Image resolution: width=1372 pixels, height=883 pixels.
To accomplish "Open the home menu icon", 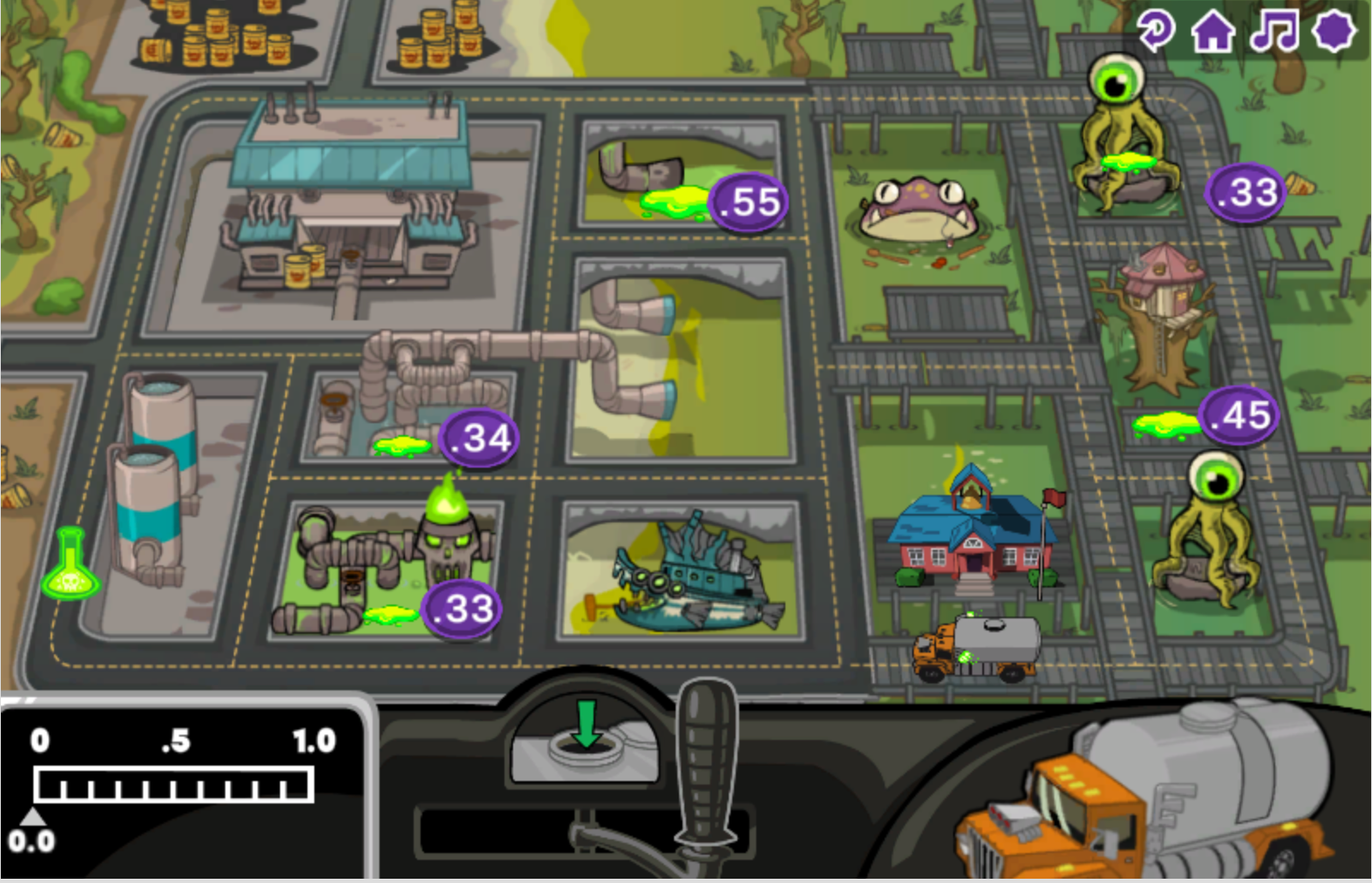I will (x=1214, y=33).
